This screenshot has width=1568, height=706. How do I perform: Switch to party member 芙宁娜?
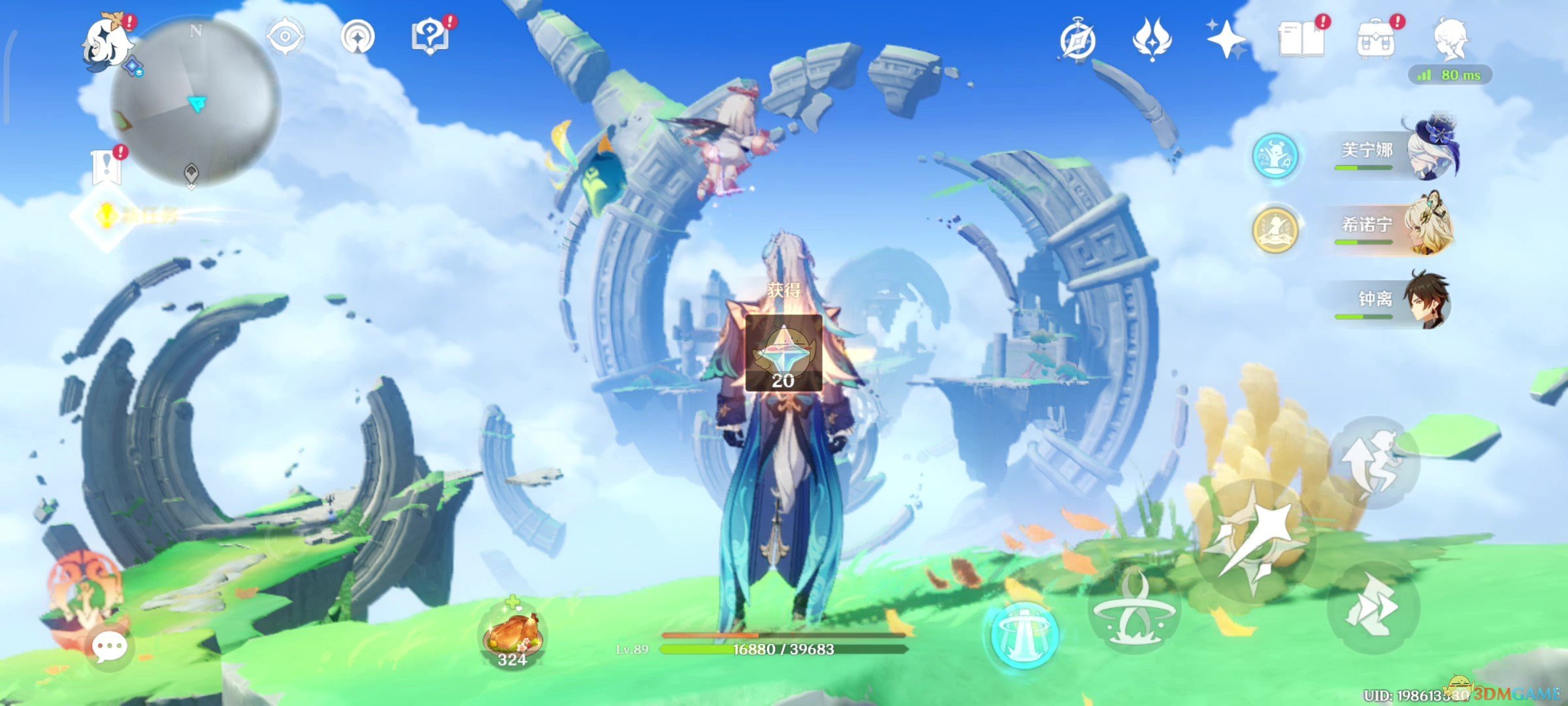point(1392,152)
